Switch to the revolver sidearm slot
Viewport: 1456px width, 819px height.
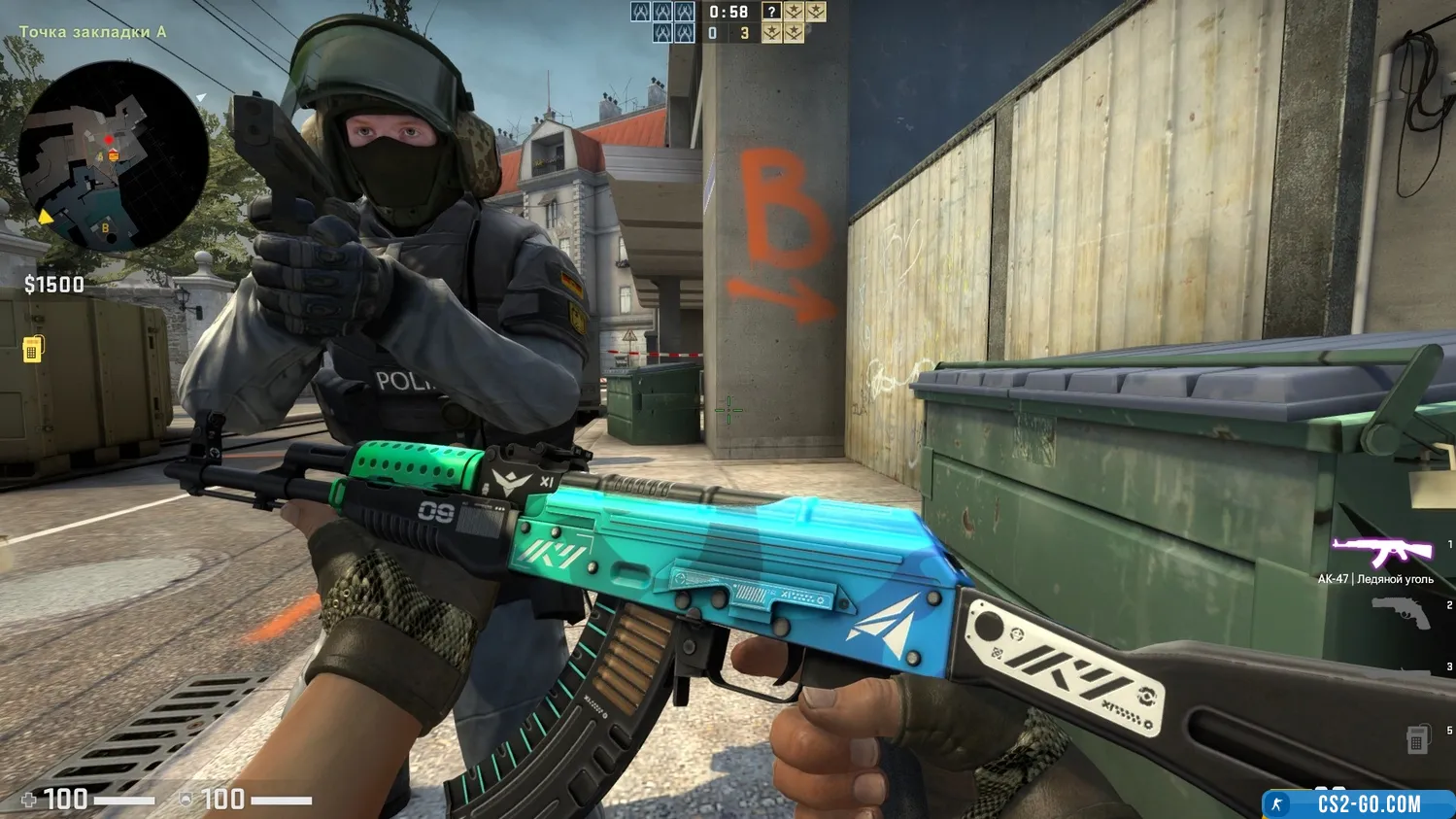pos(1402,614)
